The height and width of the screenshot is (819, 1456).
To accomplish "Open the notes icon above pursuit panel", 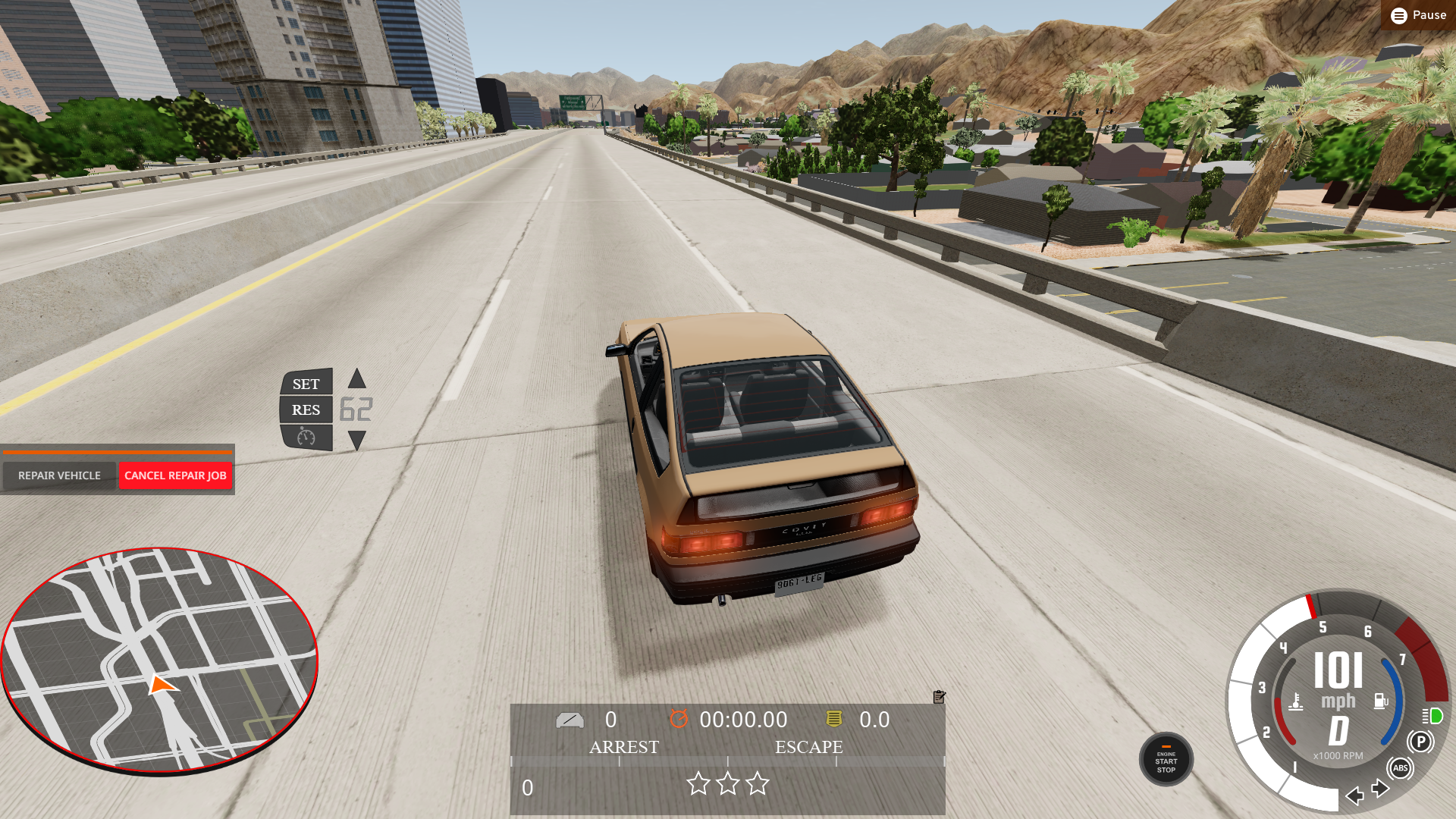I will 939,697.
